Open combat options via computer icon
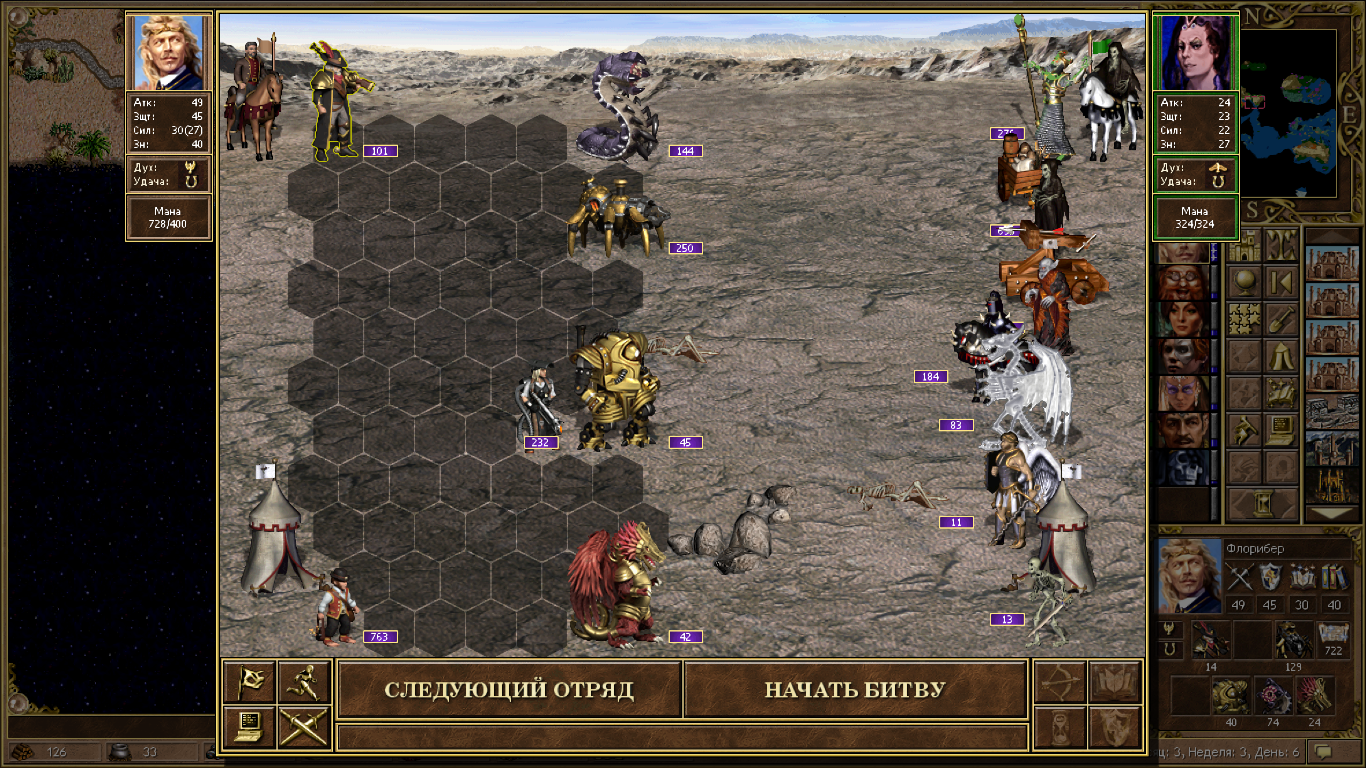The height and width of the screenshot is (768, 1366). click(x=249, y=727)
